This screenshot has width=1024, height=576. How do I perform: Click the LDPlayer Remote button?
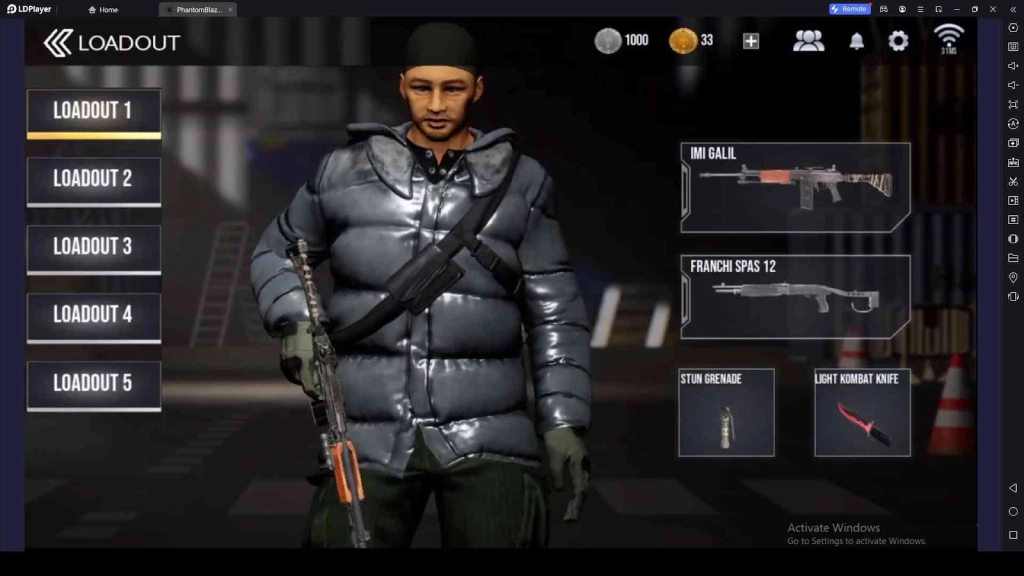(849, 9)
